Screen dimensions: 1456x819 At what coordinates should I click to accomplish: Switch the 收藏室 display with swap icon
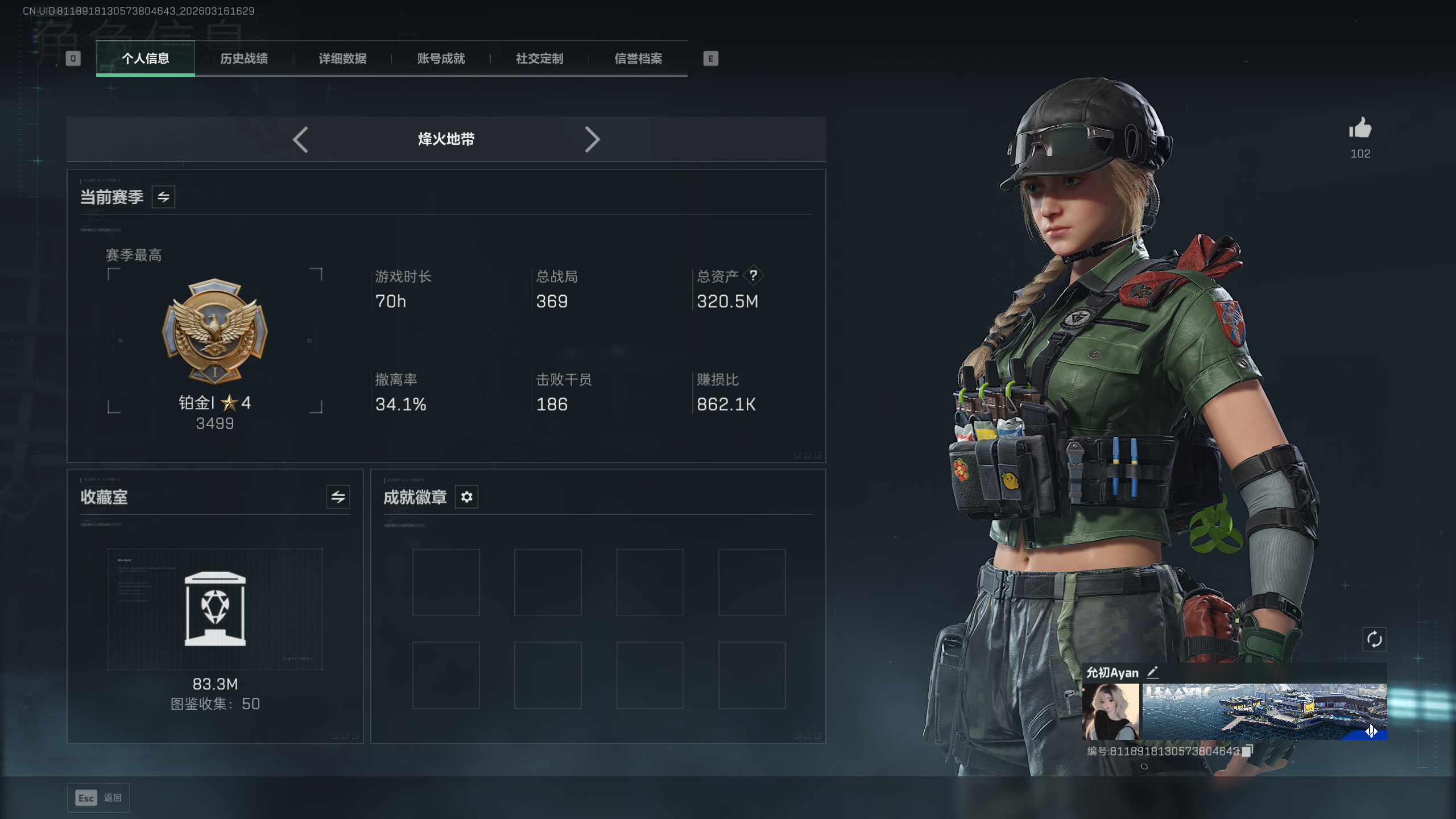(x=338, y=497)
